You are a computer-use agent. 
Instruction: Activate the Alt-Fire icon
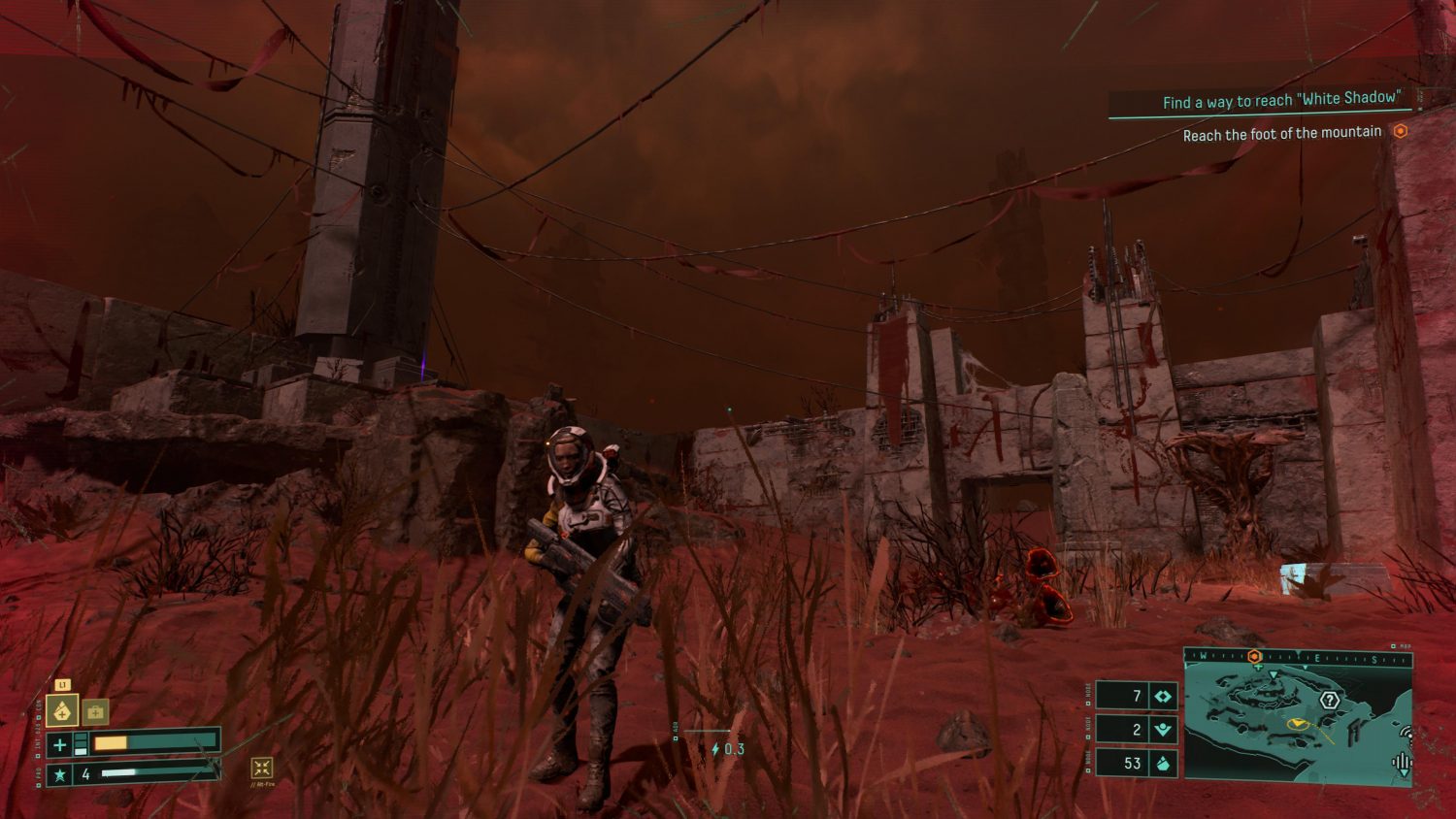[261, 768]
